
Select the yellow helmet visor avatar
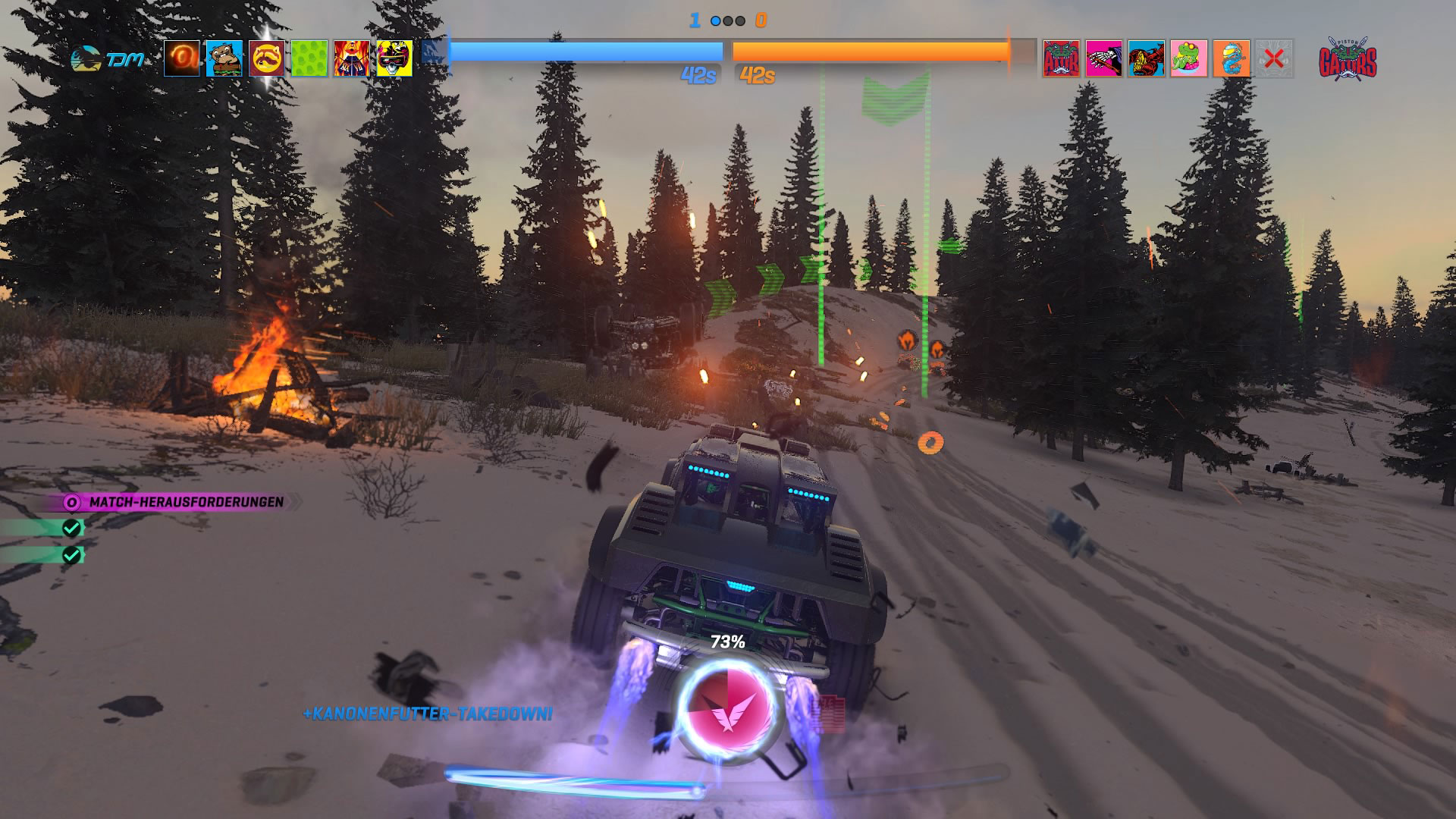pos(394,58)
